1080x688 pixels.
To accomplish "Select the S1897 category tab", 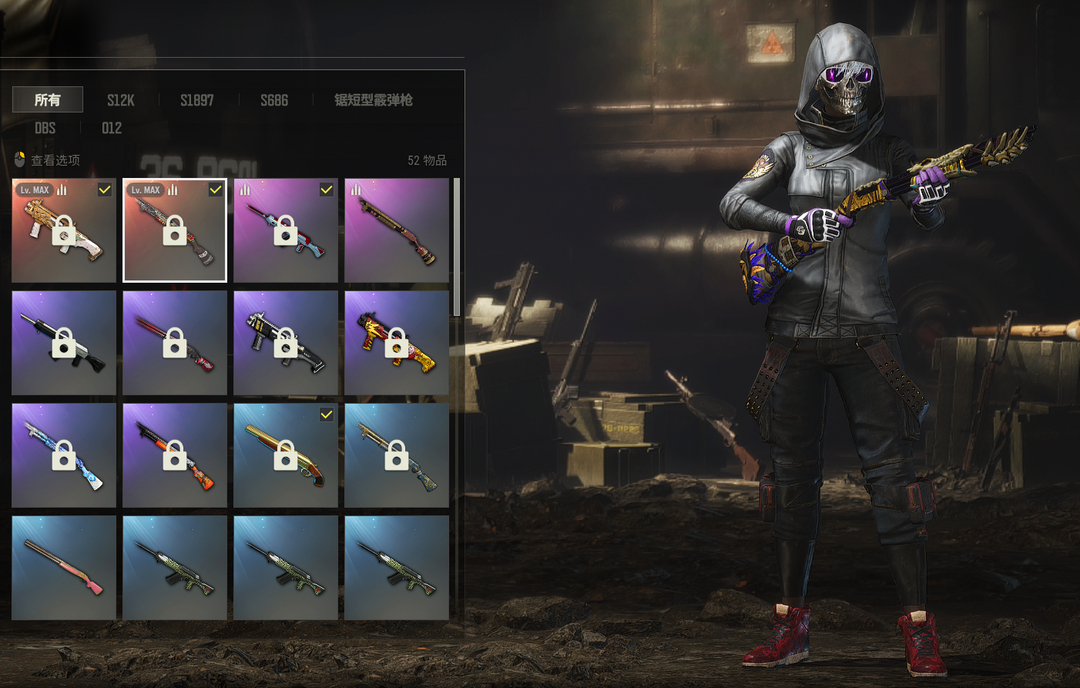I will click(x=197, y=100).
